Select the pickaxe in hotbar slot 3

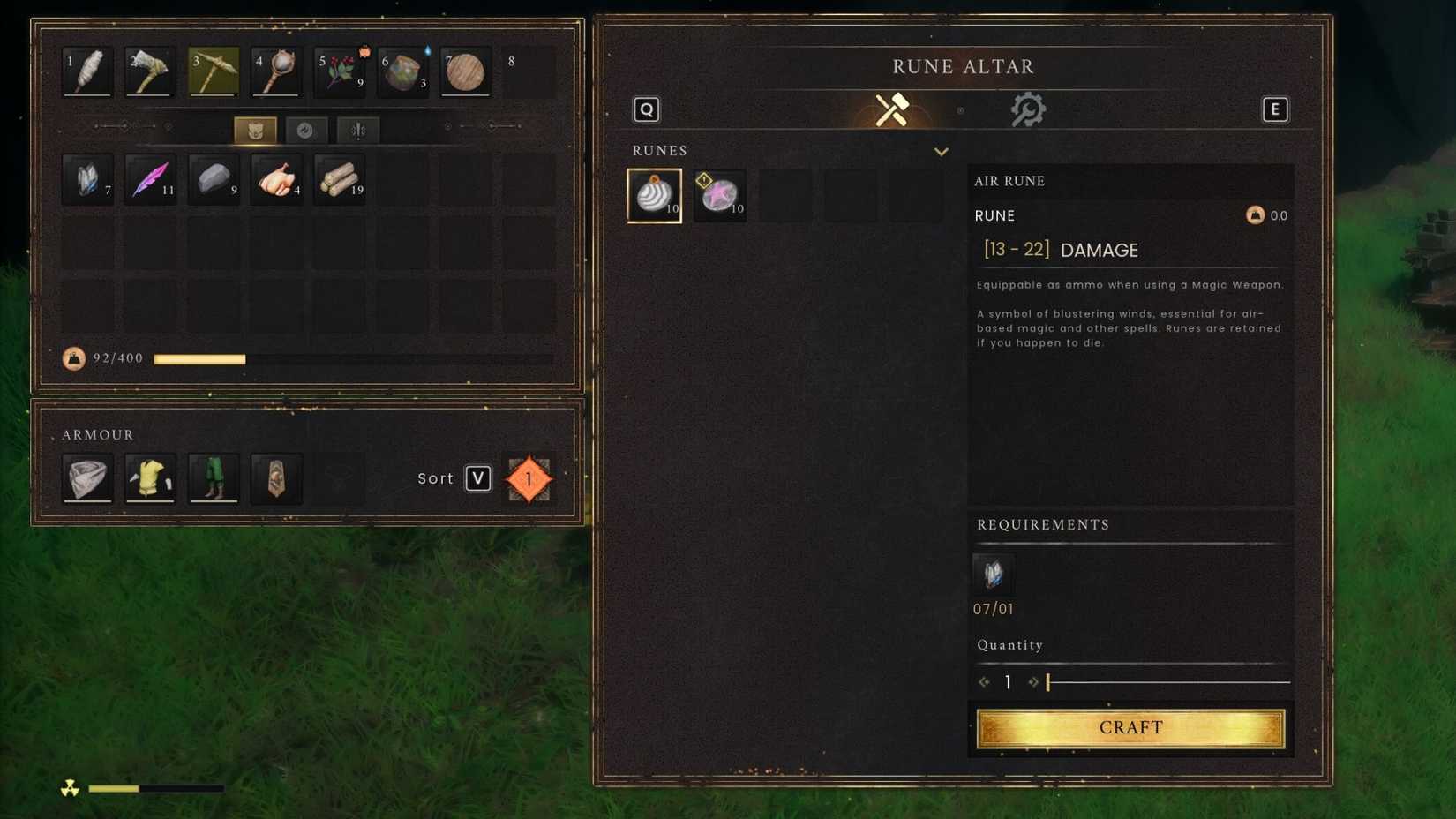213,71
